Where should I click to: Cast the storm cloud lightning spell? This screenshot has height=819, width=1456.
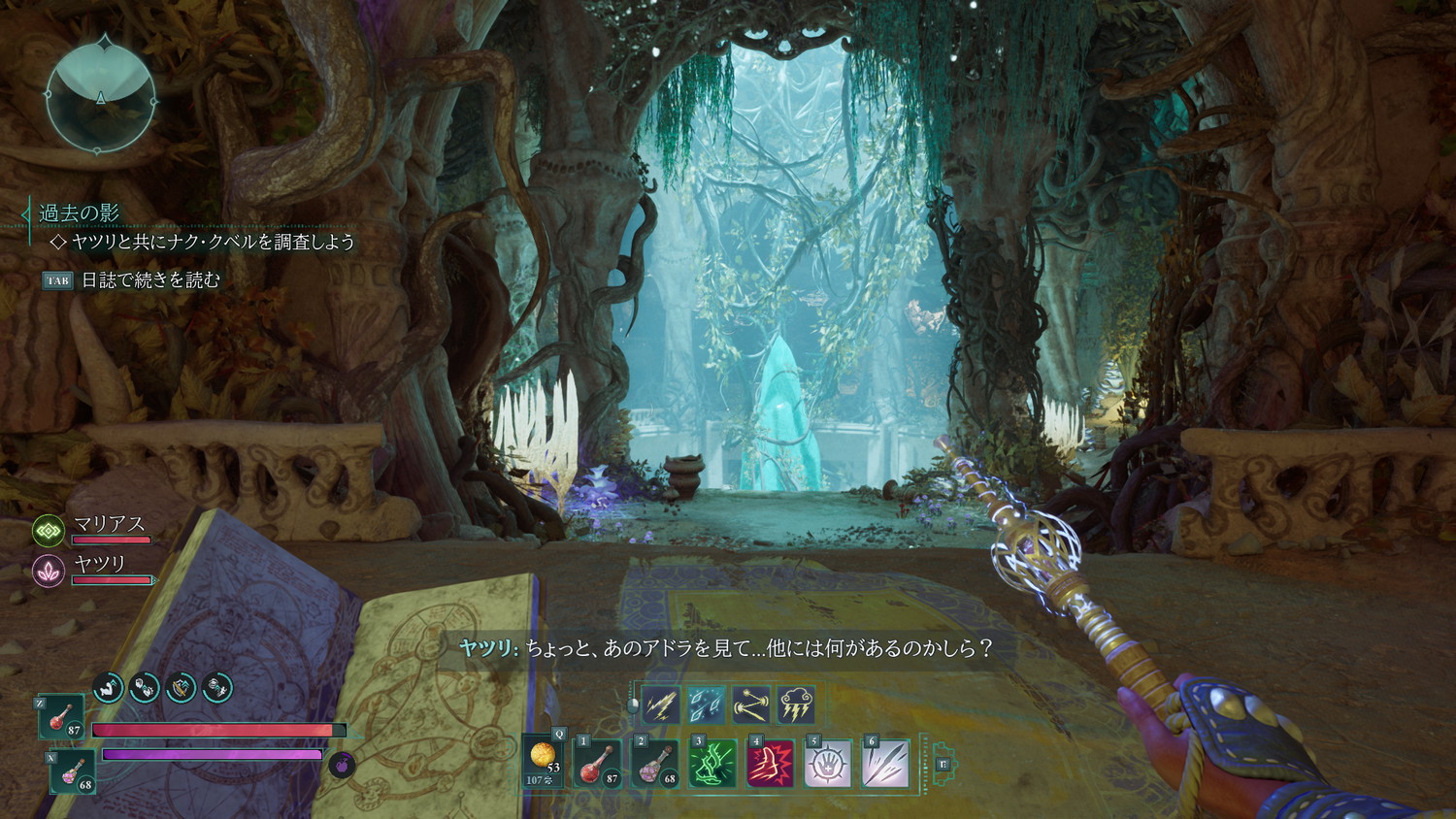tap(796, 704)
